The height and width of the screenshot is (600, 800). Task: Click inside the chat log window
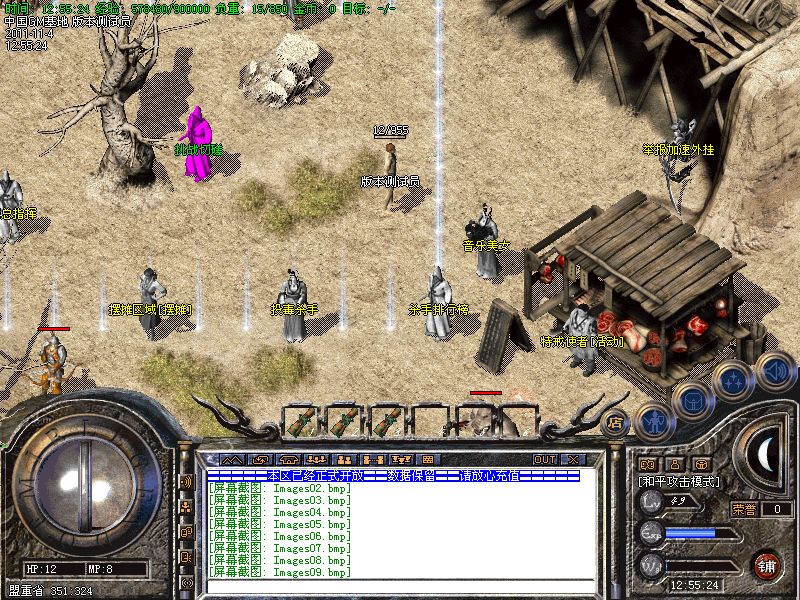(x=400, y=530)
